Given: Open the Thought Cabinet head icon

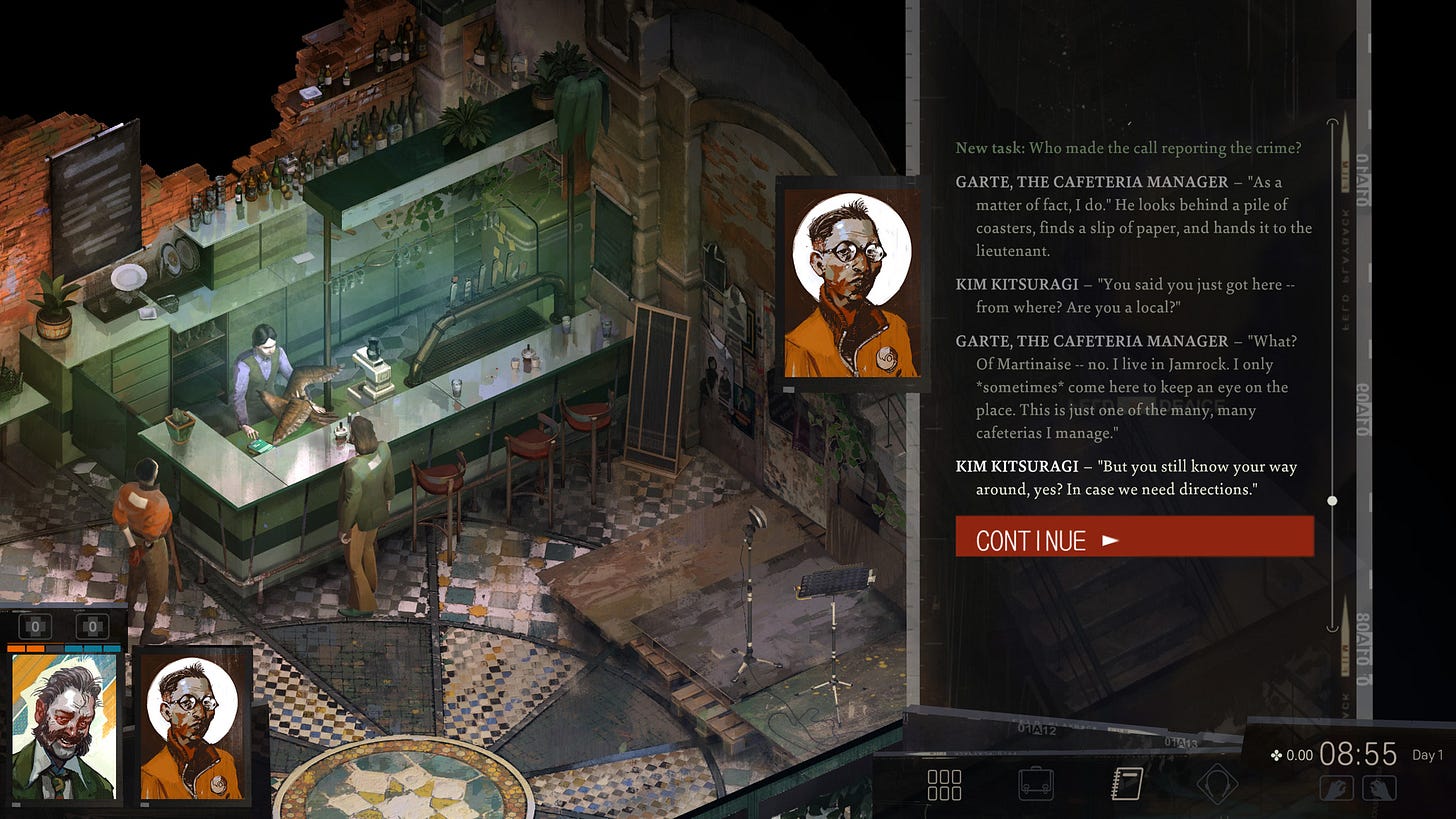Looking at the screenshot, I should pyautogui.click(x=1217, y=784).
